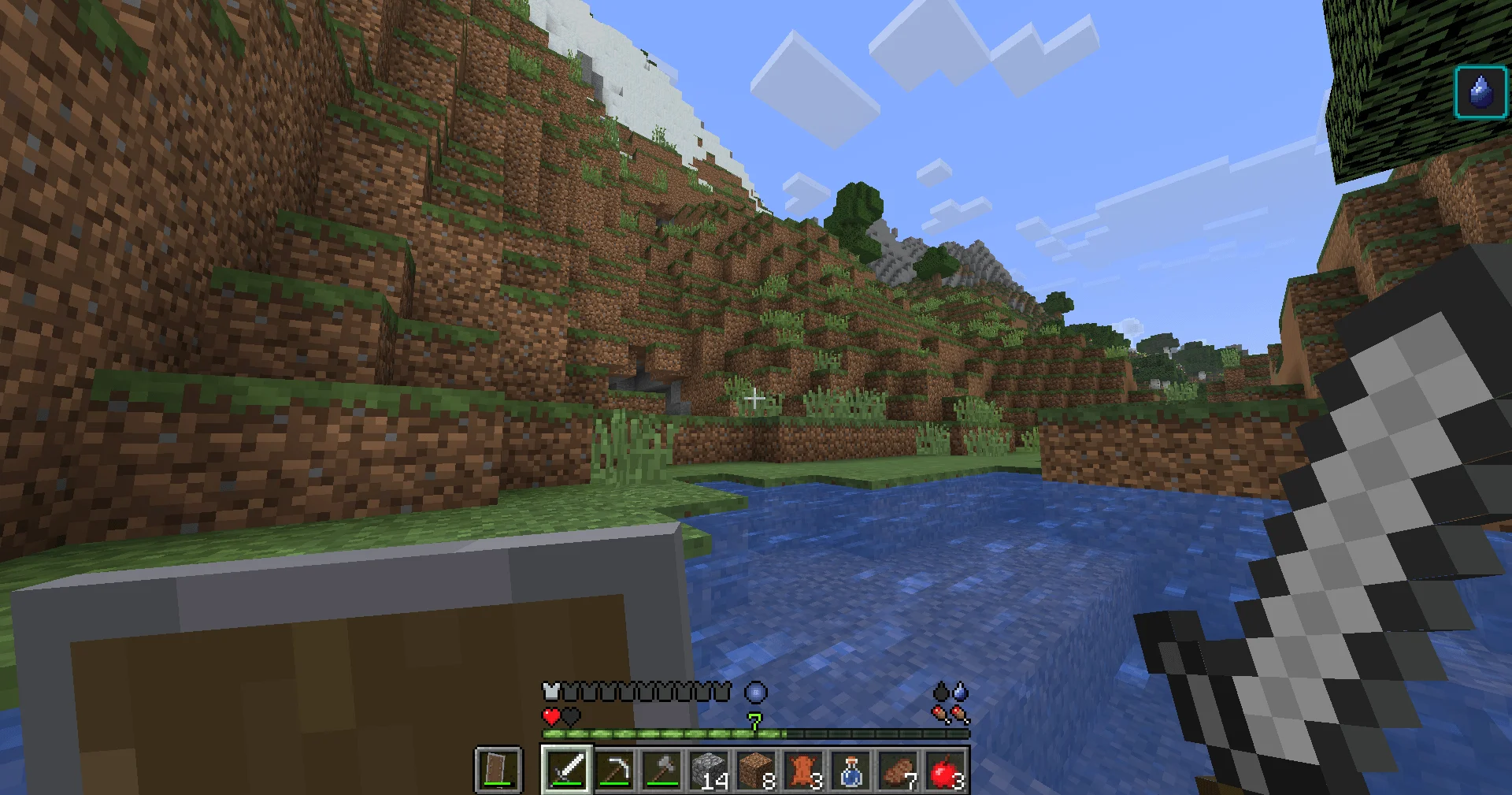Pick the dirt block stack
Viewport: 1512px width, 795px height.
(755, 770)
